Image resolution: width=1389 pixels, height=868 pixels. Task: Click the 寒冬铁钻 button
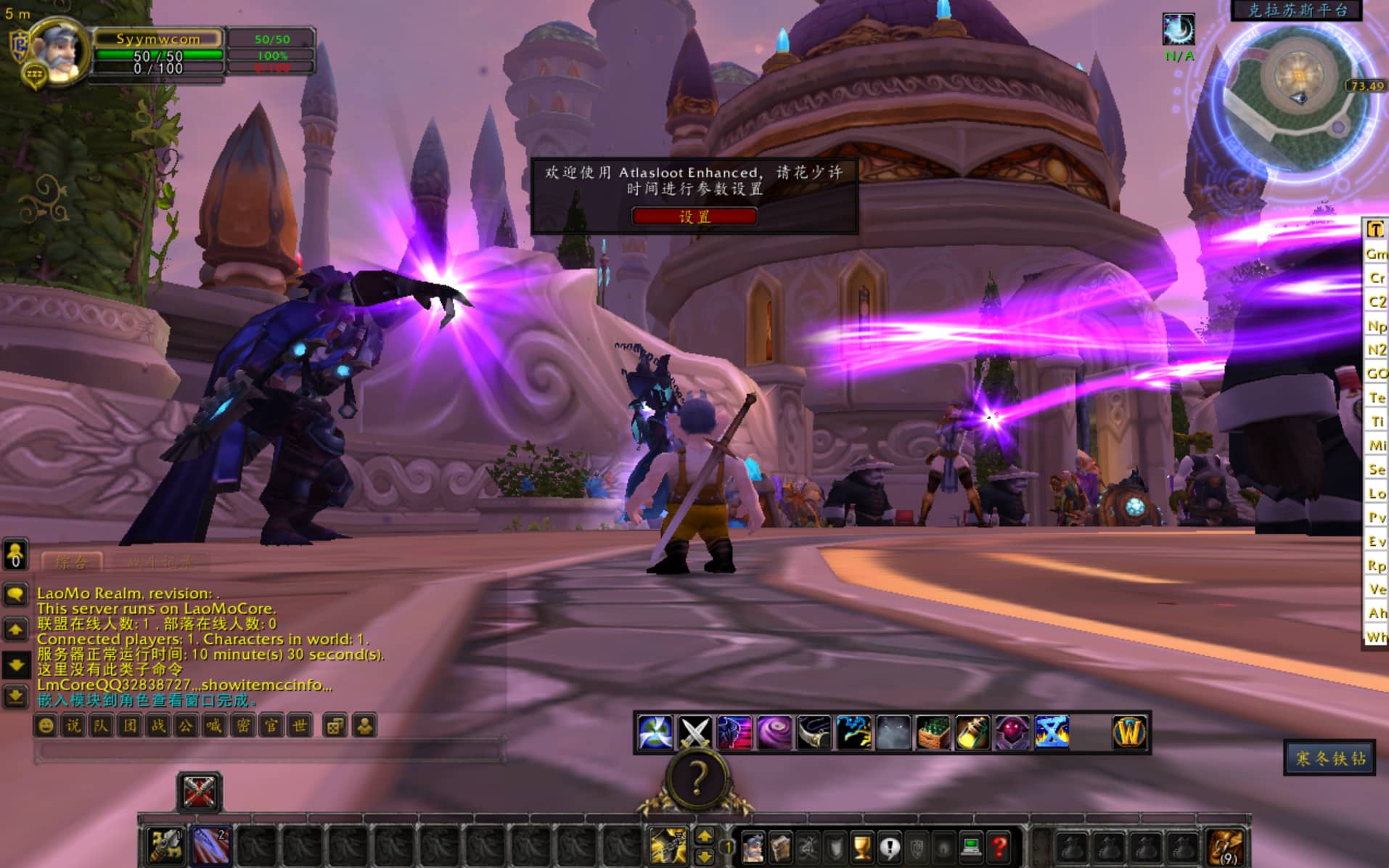coord(1329,758)
